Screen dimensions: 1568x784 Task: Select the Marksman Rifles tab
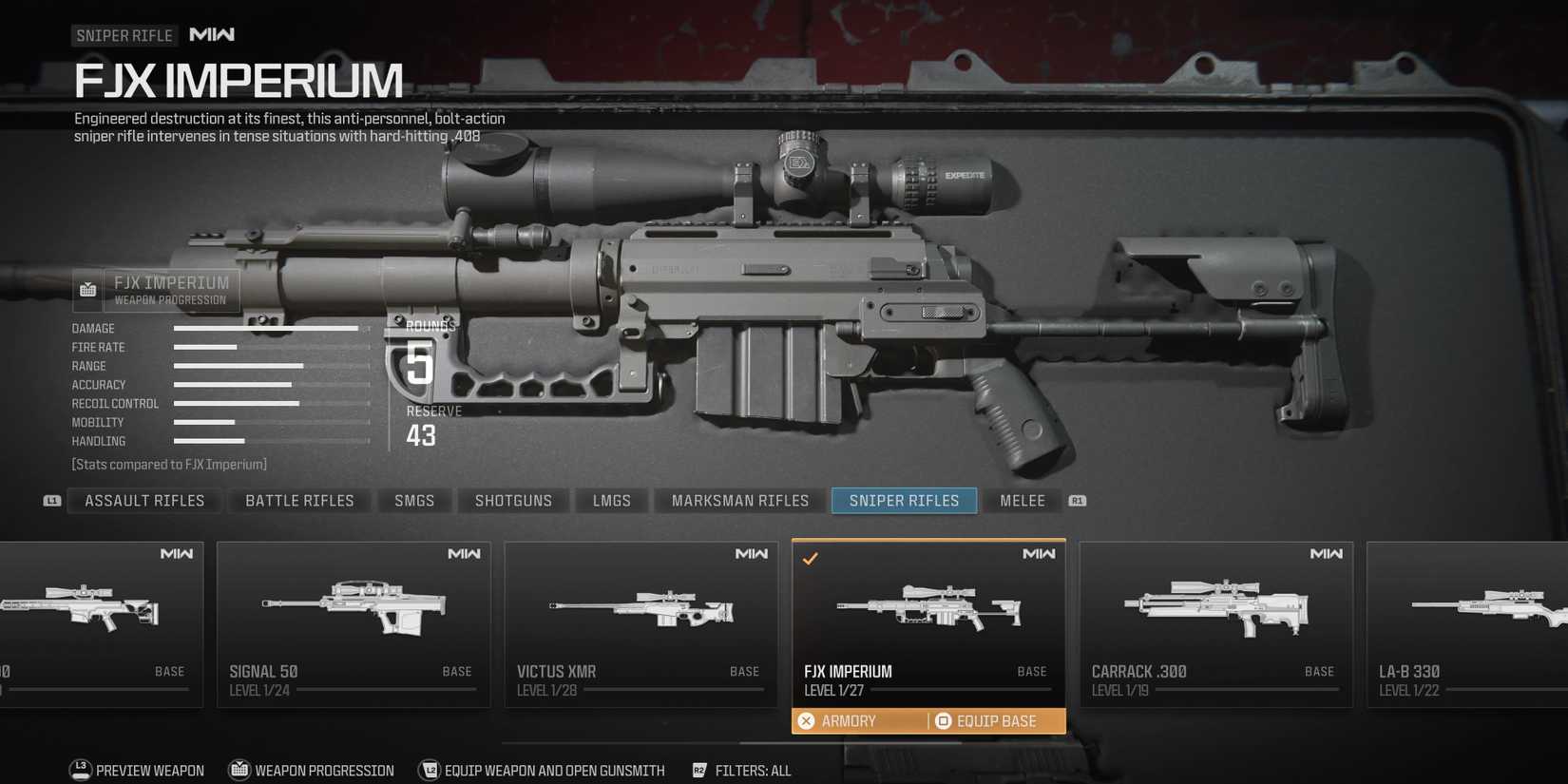(x=739, y=500)
